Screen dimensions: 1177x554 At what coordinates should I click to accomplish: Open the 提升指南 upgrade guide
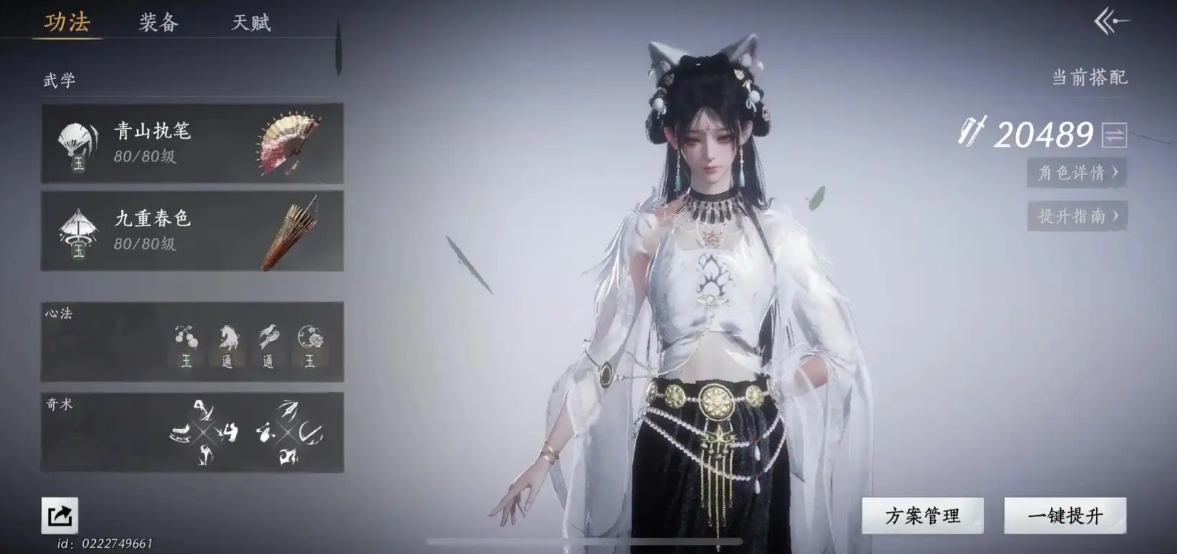pos(1077,215)
